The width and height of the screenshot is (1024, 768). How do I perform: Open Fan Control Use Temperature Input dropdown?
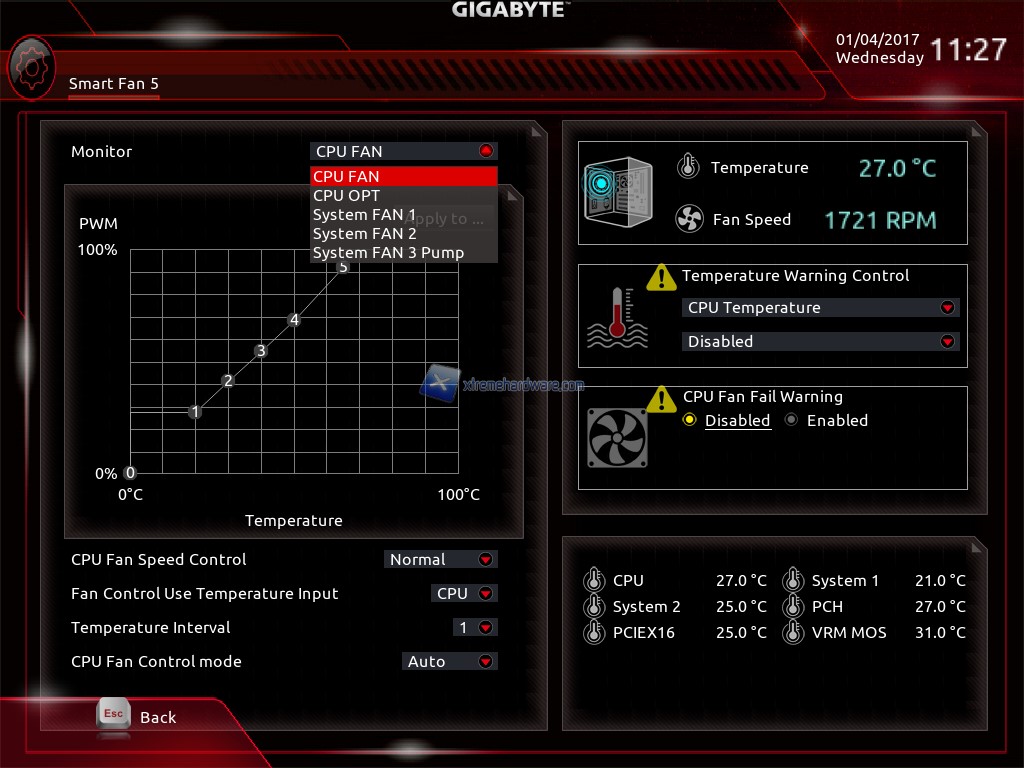pyautogui.click(x=464, y=594)
